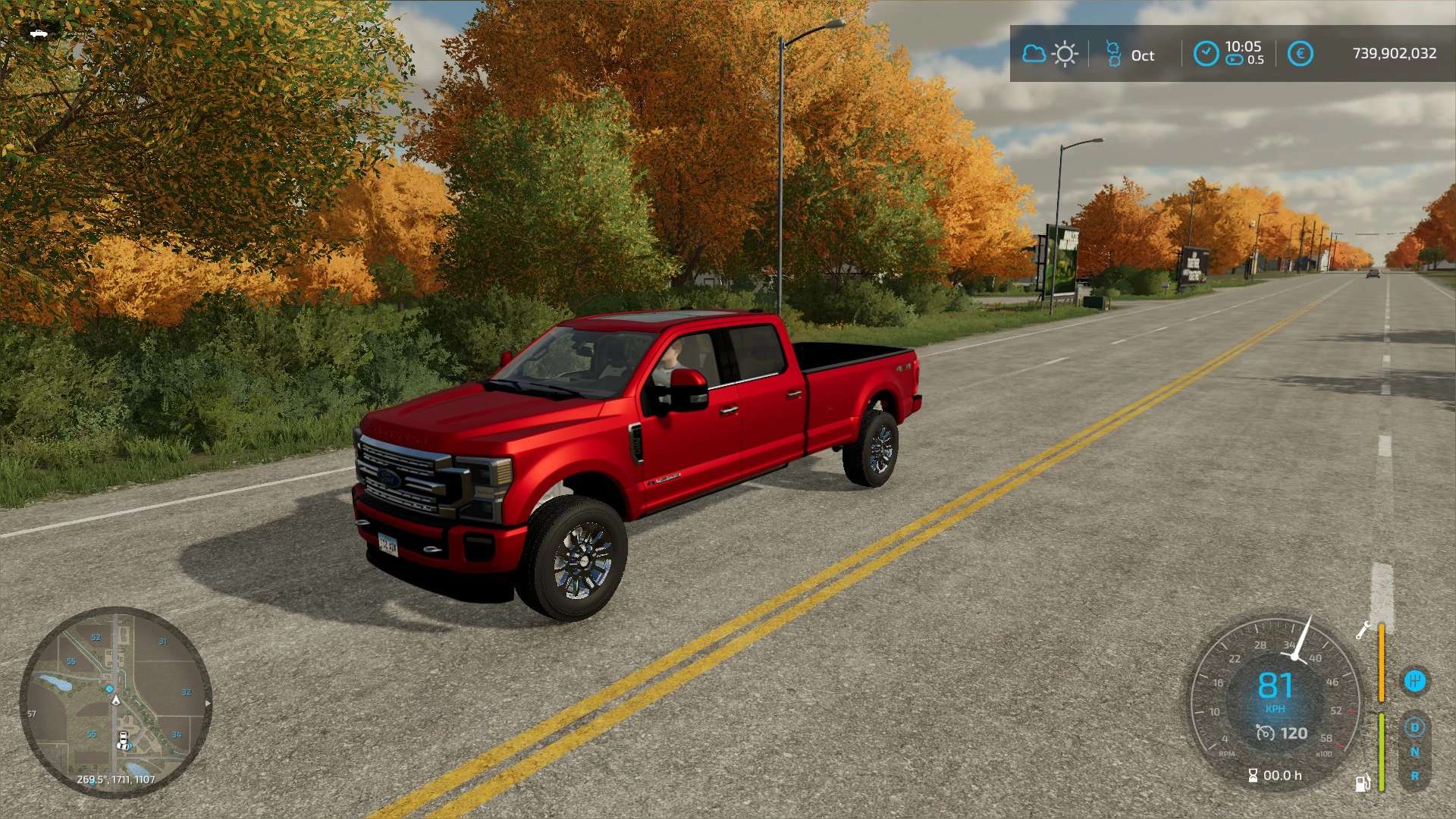Select the R reverse gear indicator

(1414, 777)
